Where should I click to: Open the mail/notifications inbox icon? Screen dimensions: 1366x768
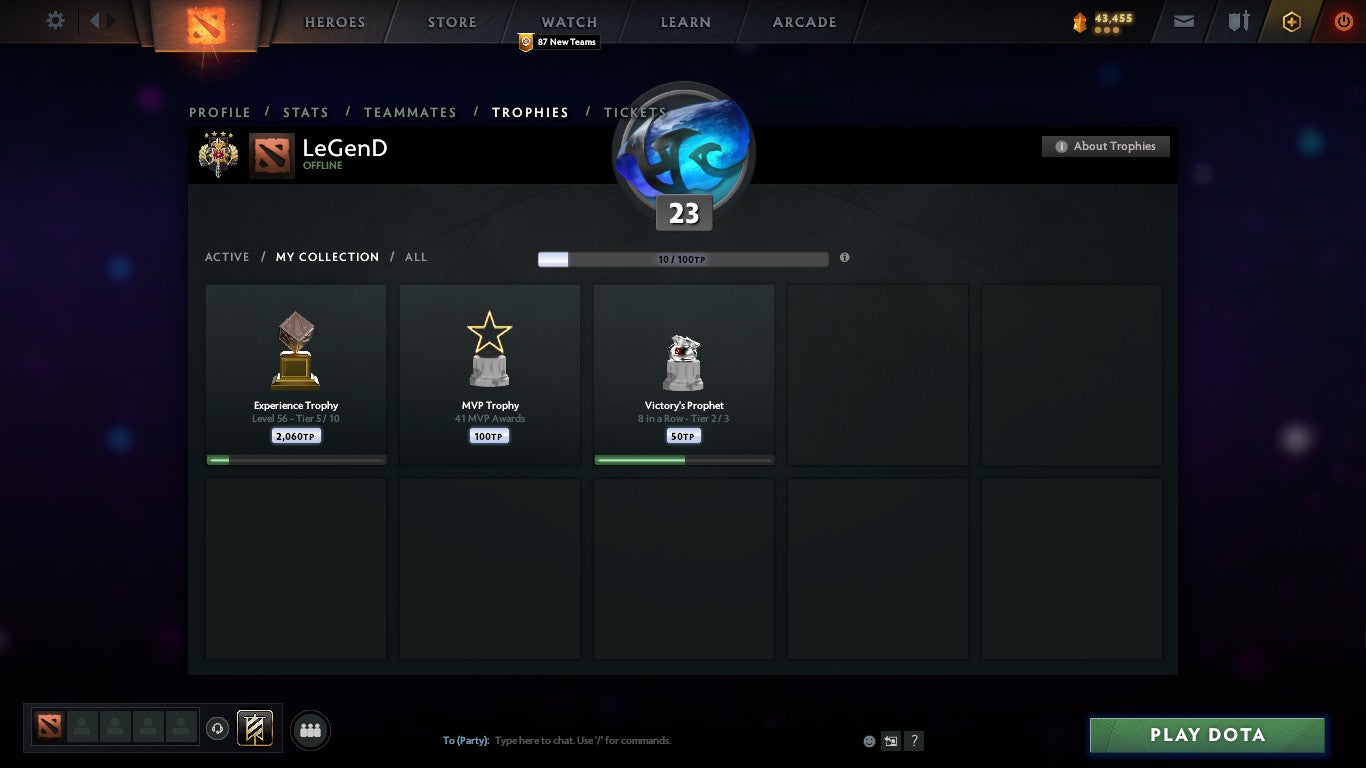point(1183,20)
